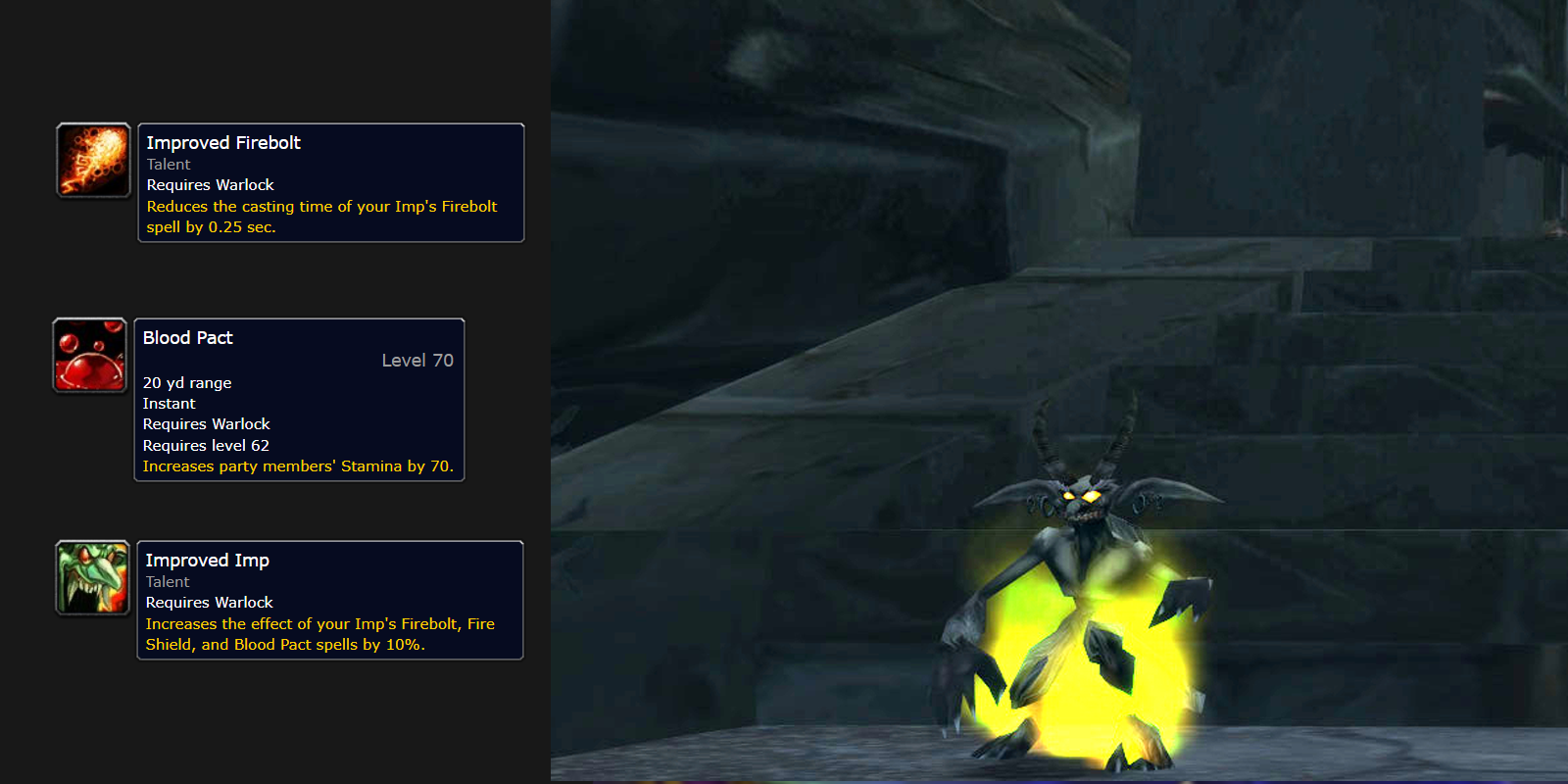Open the Improved Firebolt tooltip title
Image resolution: width=1568 pixels, height=784 pixels.
[222, 142]
